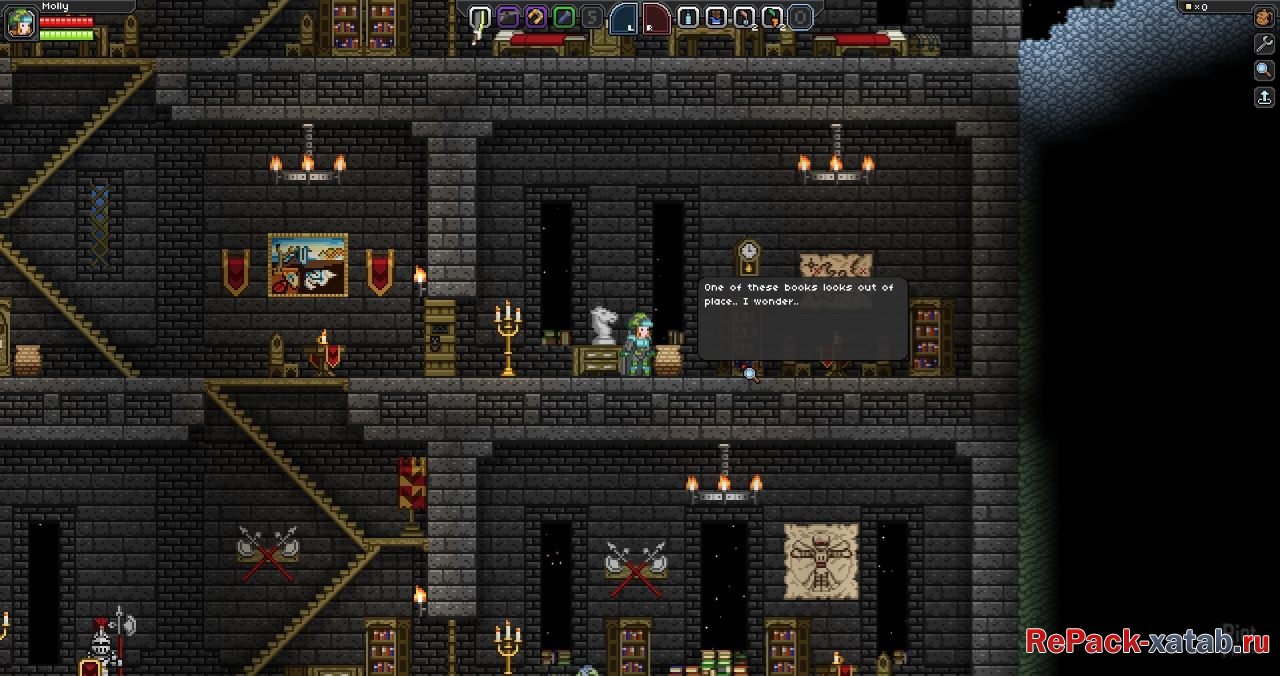Select the meat item with count 2
Image resolution: width=1280 pixels, height=676 pixels.
pyautogui.click(x=744, y=17)
